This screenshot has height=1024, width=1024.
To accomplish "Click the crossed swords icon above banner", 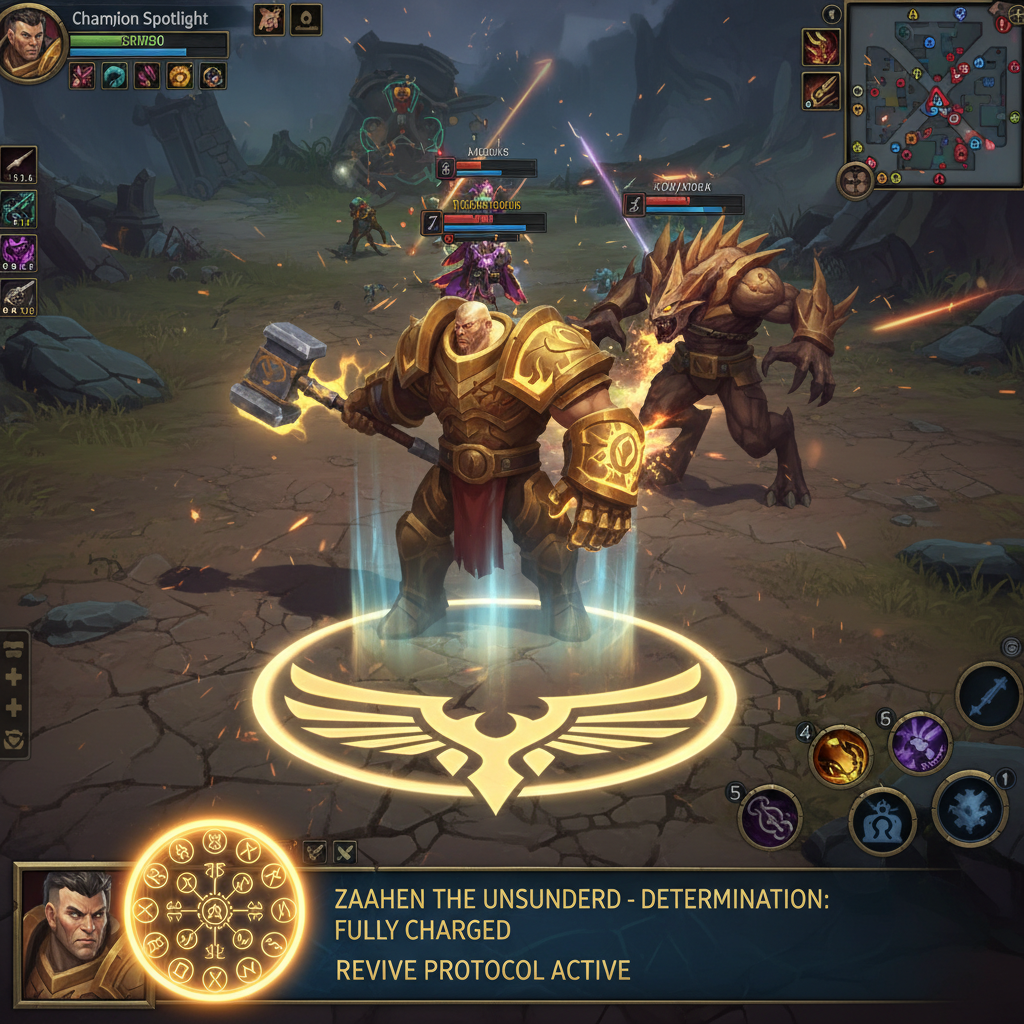I will pos(344,852).
